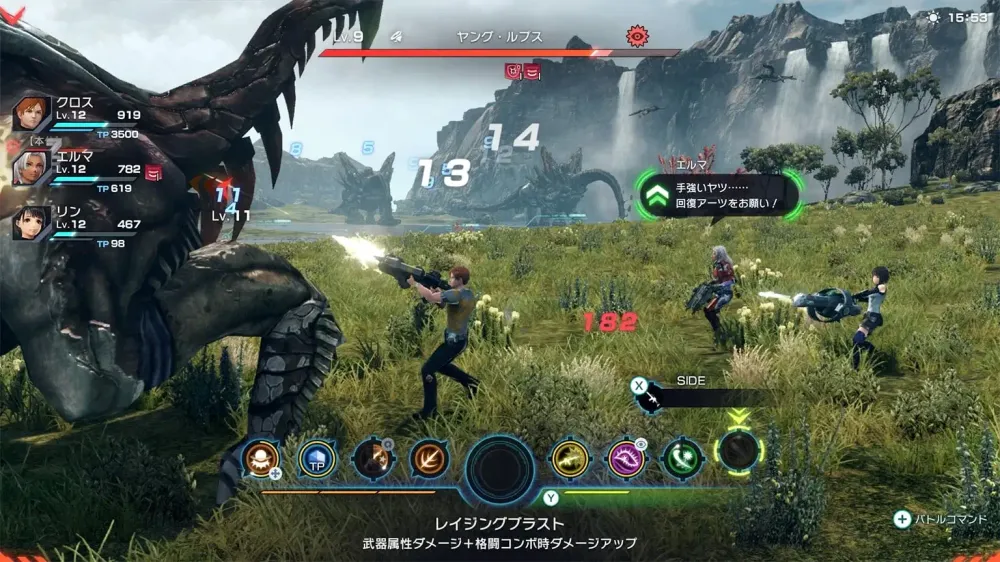Select the dark crosshair art on cooldown
Screen dimensions: 1000x562
coord(372,458)
